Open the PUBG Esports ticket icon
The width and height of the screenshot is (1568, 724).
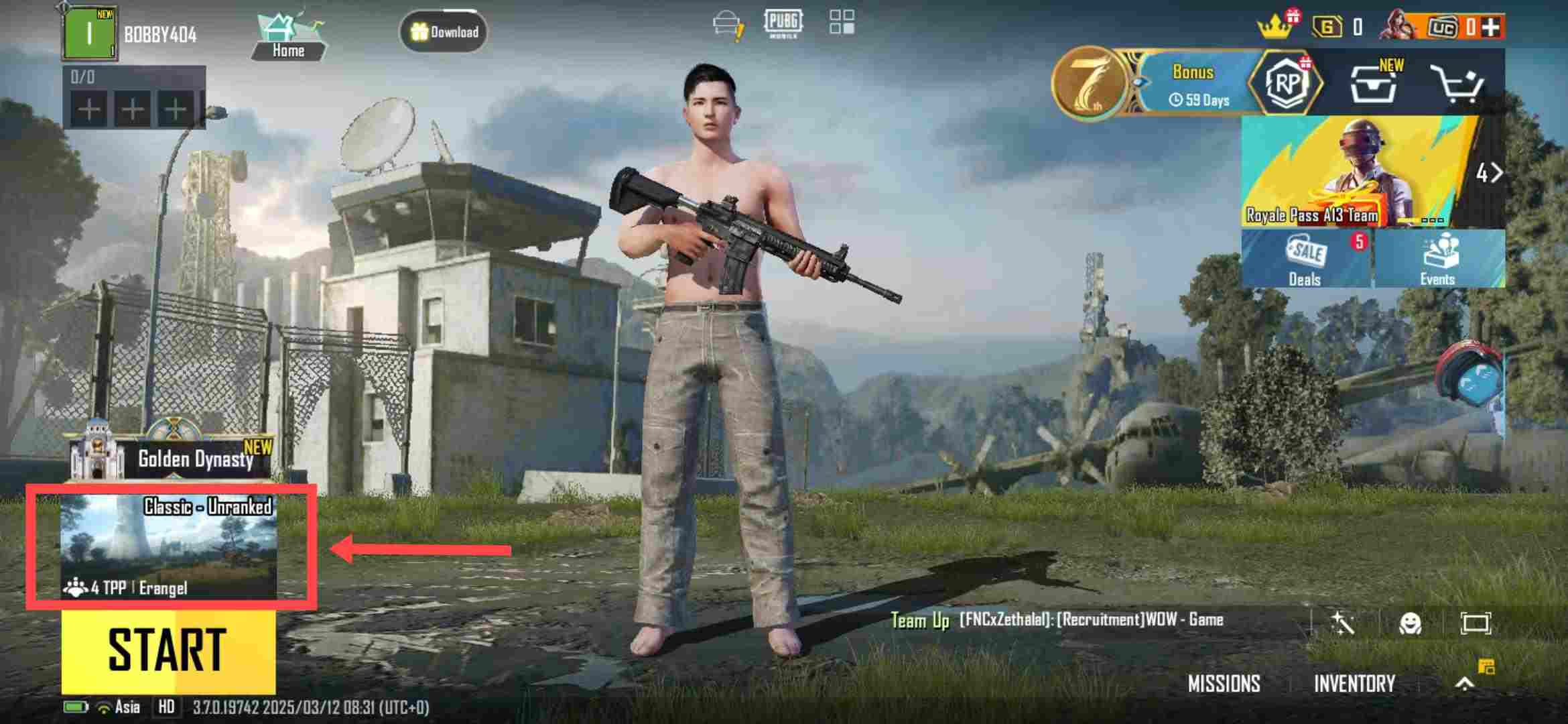[785, 21]
